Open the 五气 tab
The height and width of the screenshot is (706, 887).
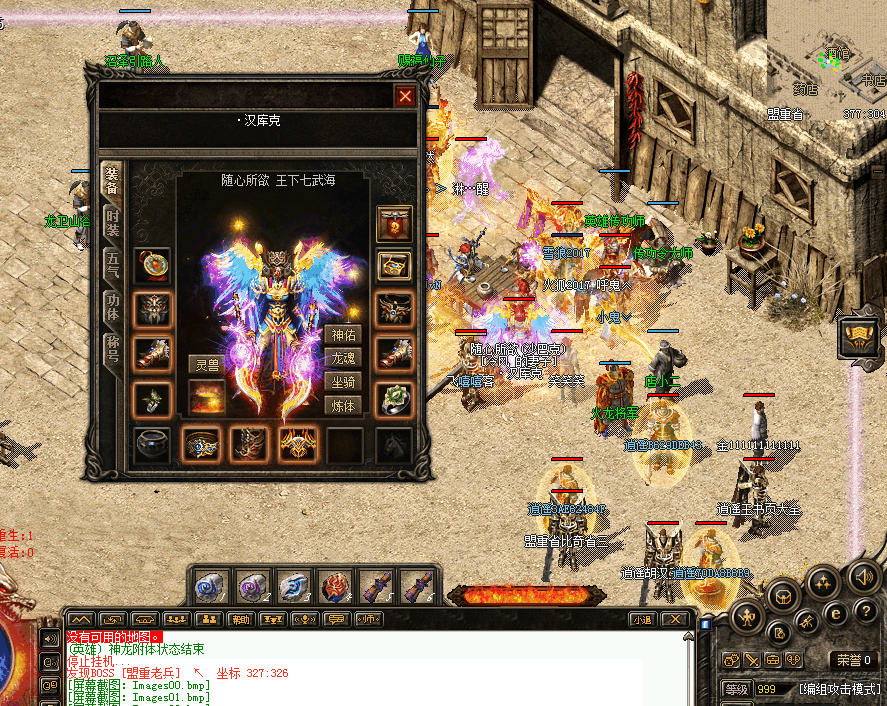pyautogui.click(x=112, y=265)
